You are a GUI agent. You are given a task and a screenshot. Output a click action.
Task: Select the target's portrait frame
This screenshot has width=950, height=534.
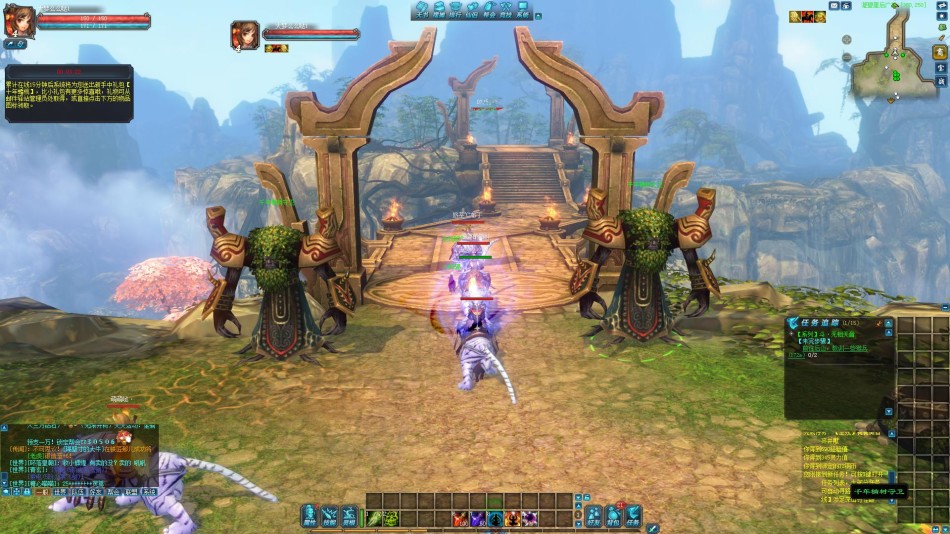(x=245, y=35)
